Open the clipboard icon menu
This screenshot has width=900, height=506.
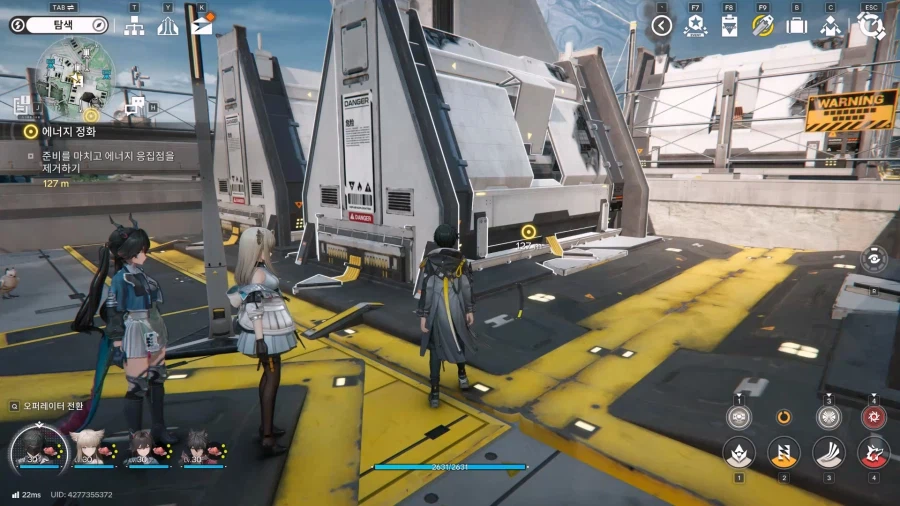pos(729,26)
